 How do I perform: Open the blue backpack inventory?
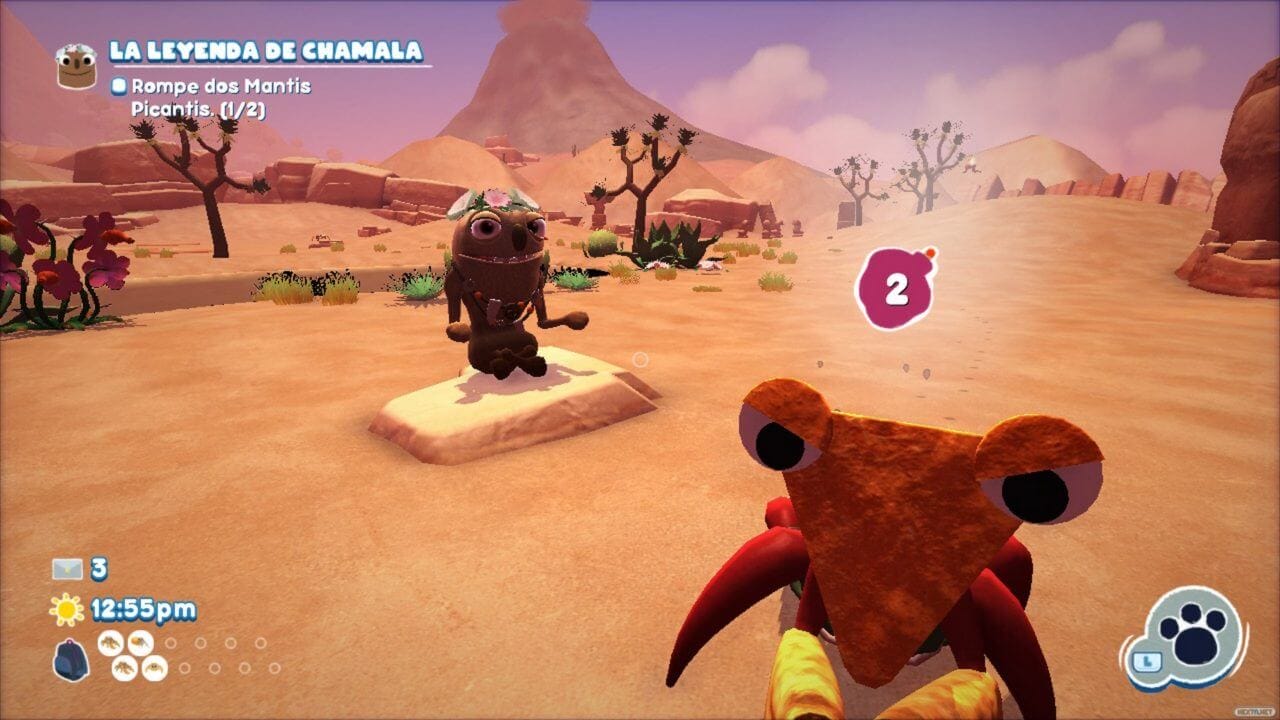point(71,661)
